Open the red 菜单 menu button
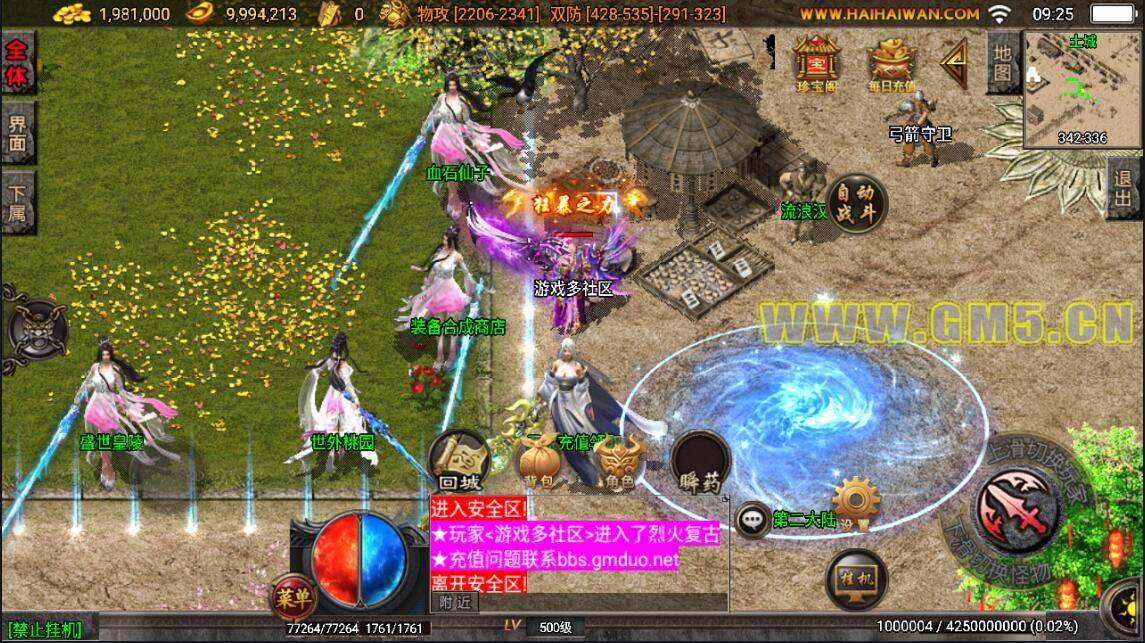1145x643 pixels. pyautogui.click(x=293, y=597)
